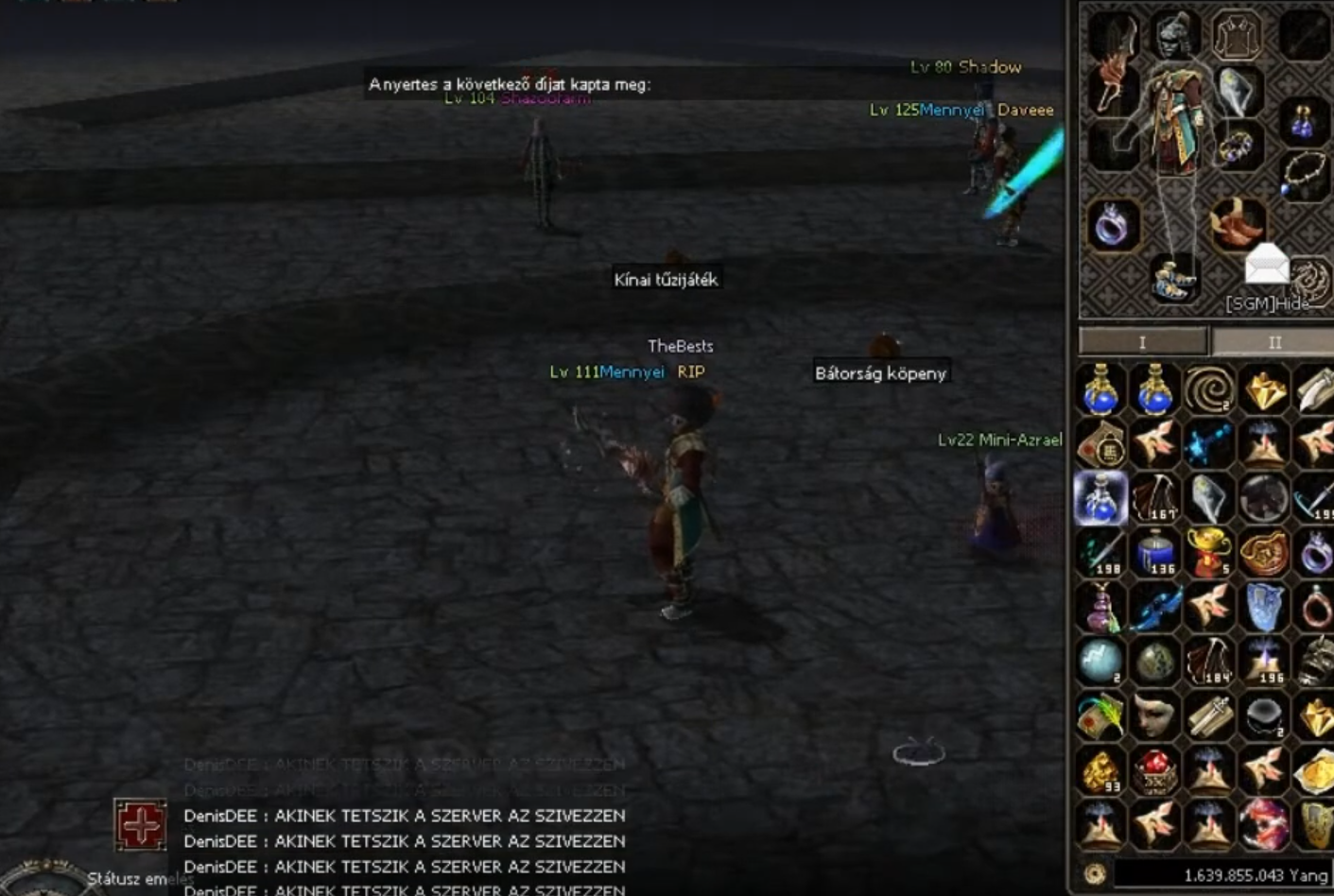This screenshot has width=1334, height=896.
Task: Select the gold nugget stack of 93
Action: [x=1100, y=772]
